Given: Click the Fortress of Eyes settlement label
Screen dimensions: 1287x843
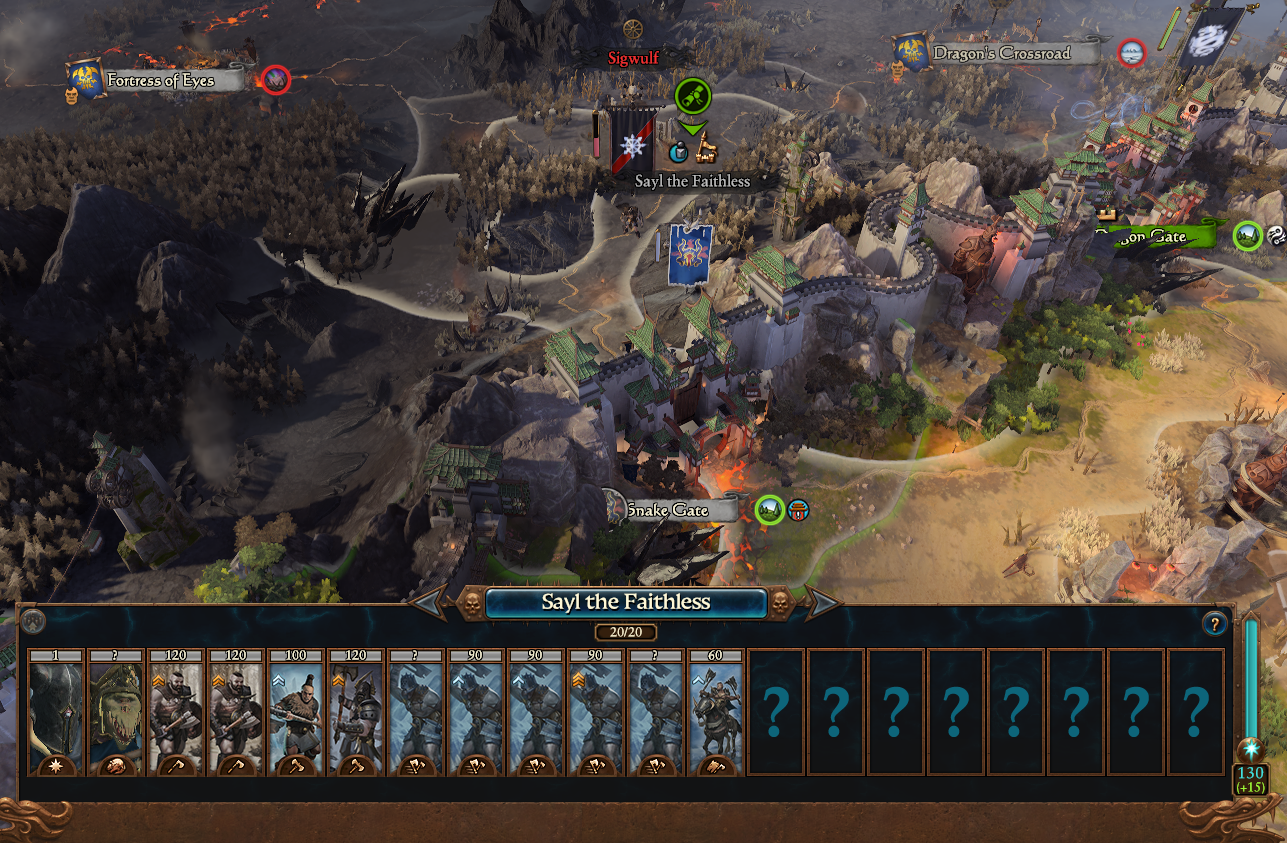Looking at the screenshot, I should [x=160, y=81].
